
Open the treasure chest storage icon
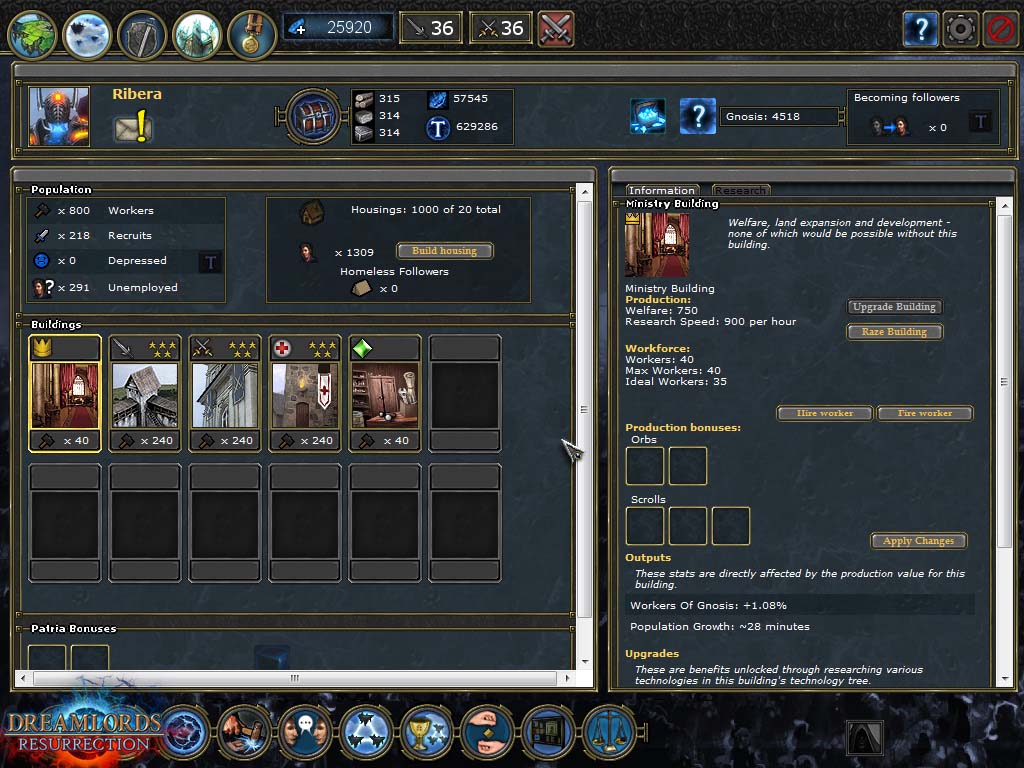[x=316, y=117]
